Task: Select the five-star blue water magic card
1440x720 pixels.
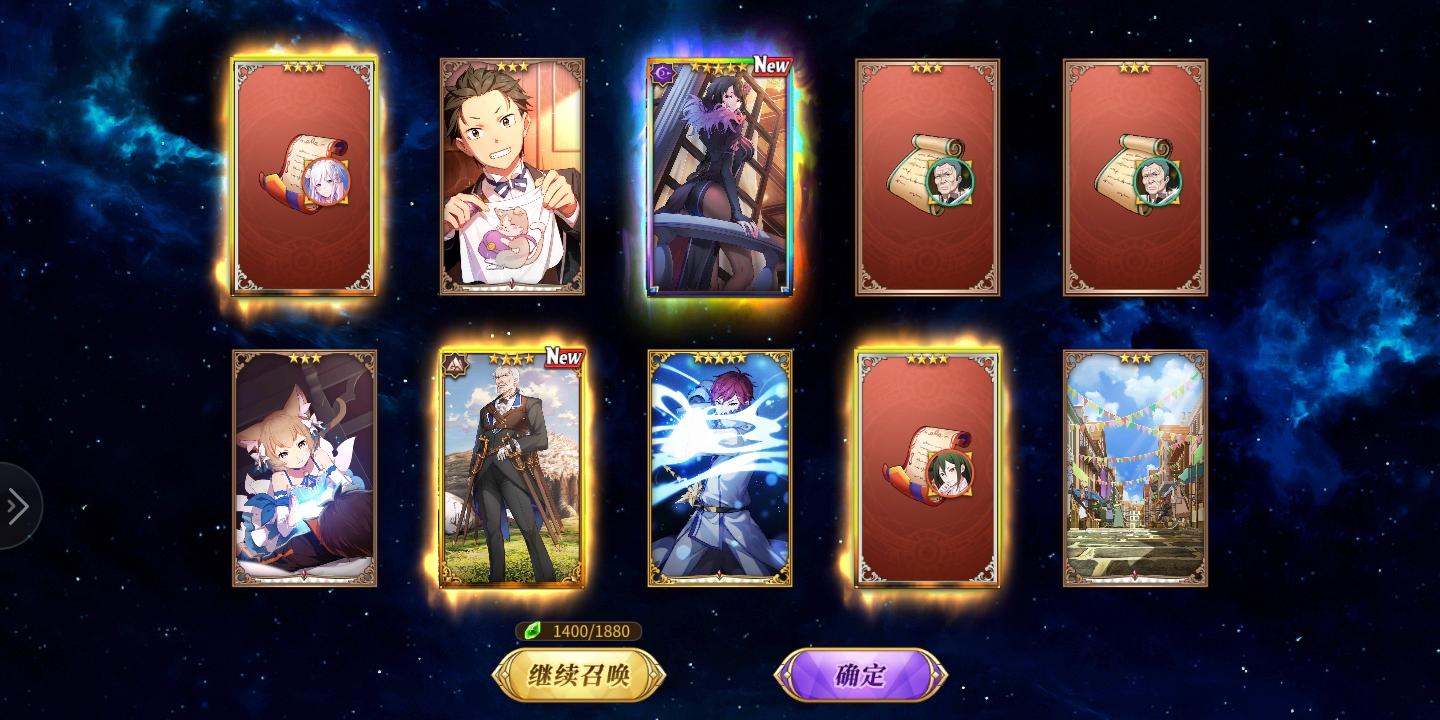Action: pyautogui.click(x=720, y=470)
